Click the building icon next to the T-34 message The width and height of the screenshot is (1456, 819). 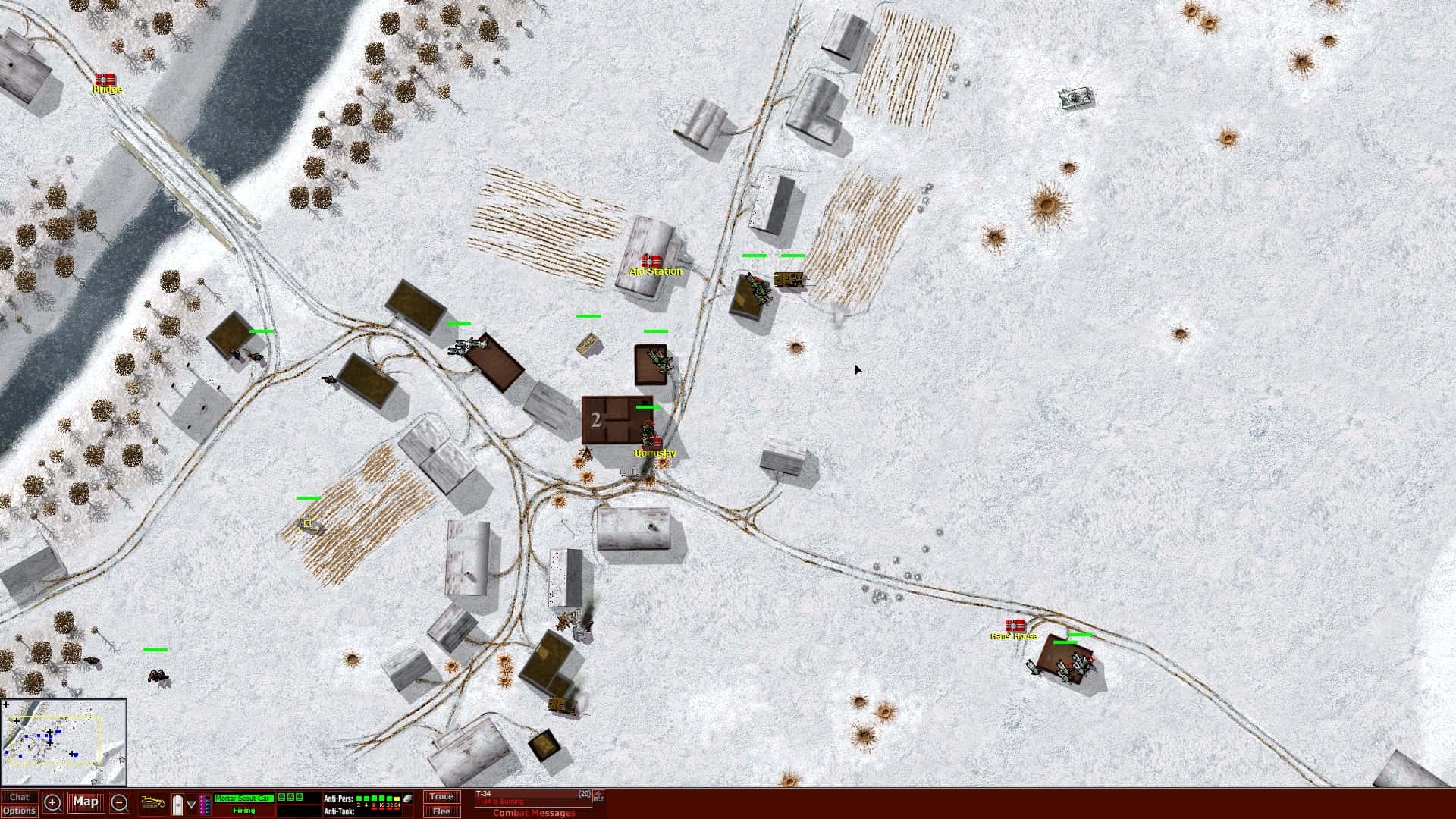[598, 797]
